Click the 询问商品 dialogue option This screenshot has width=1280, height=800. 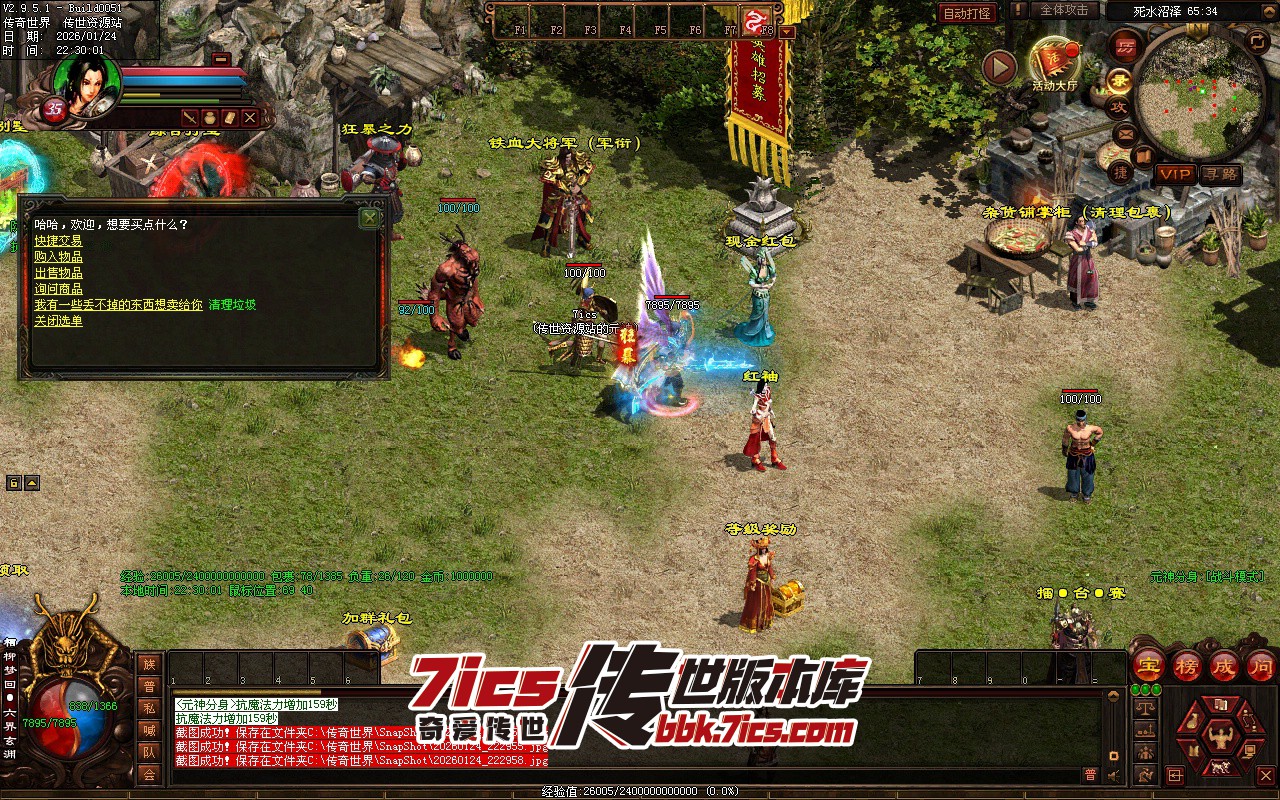(58, 289)
